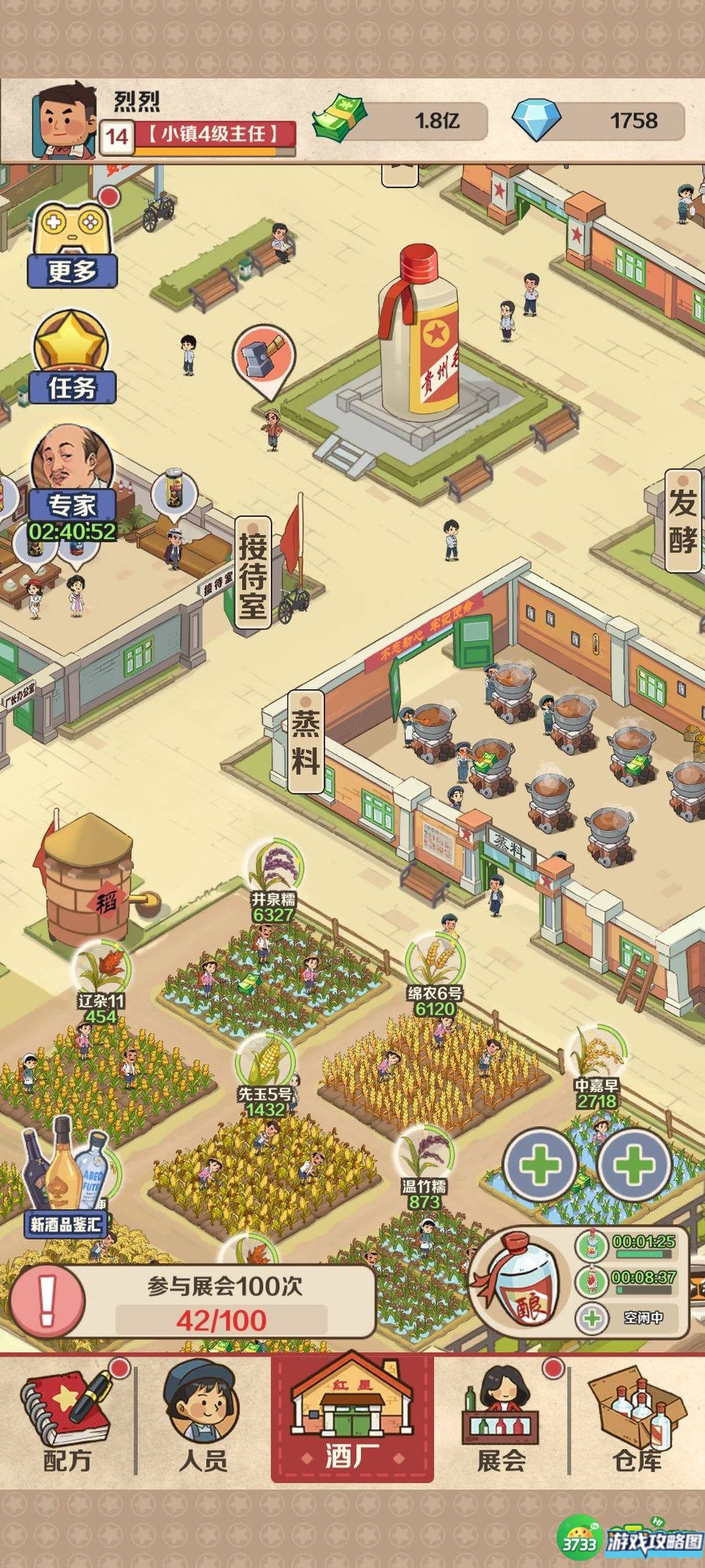Switch to the 人员 staff tab

(x=202, y=1417)
